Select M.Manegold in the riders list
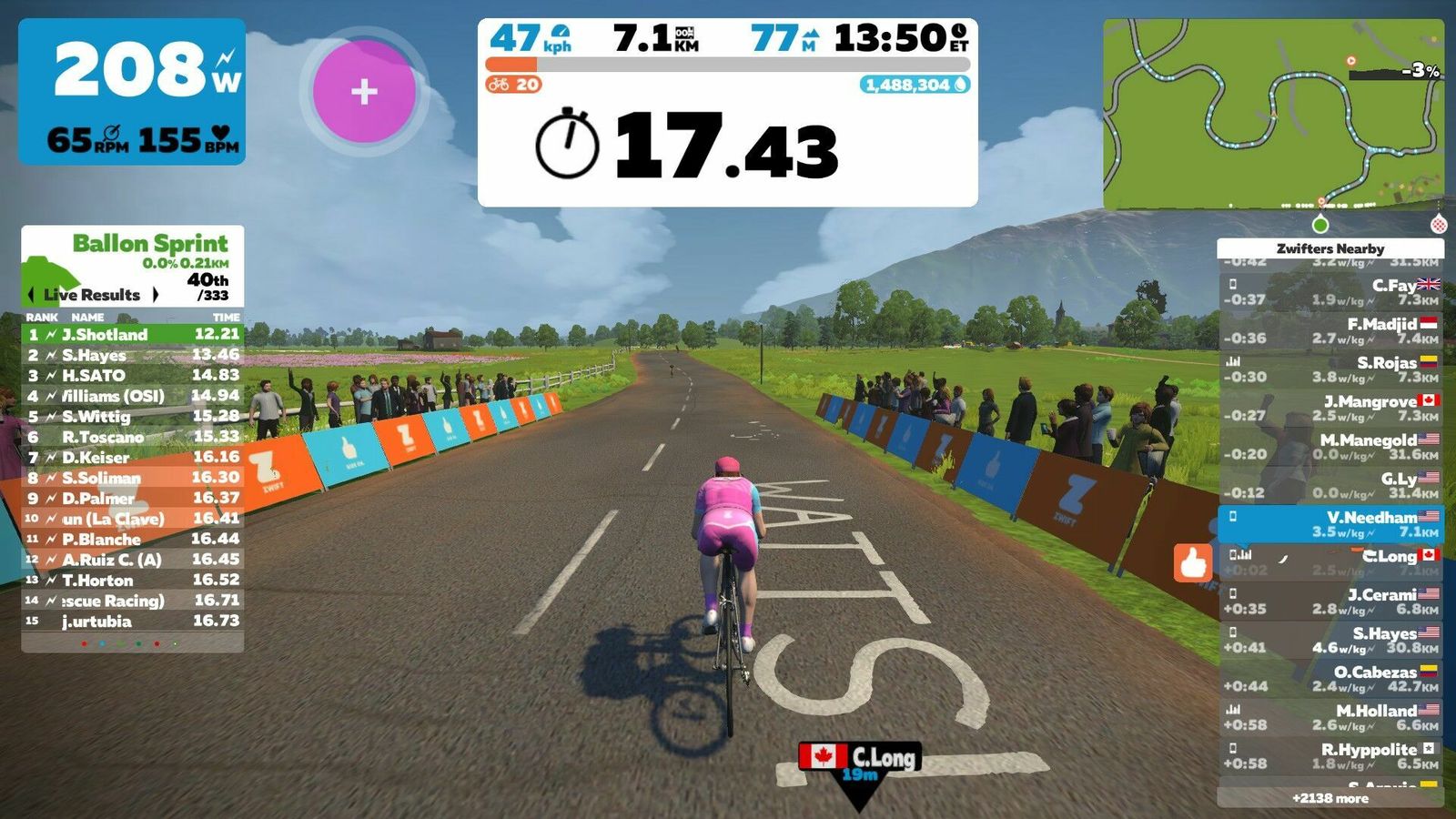 pos(1330,447)
